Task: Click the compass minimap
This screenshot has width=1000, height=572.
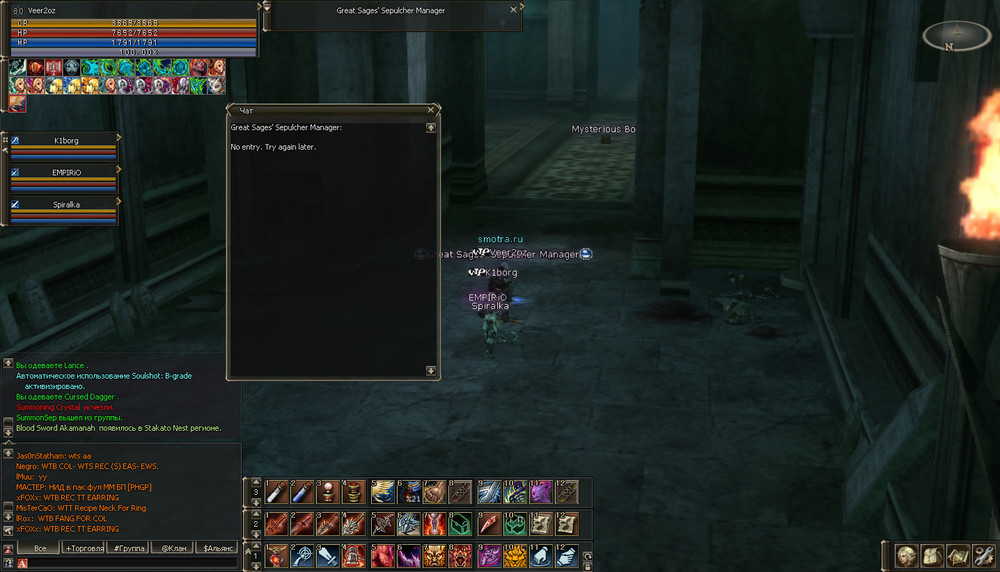Action: (x=956, y=37)
